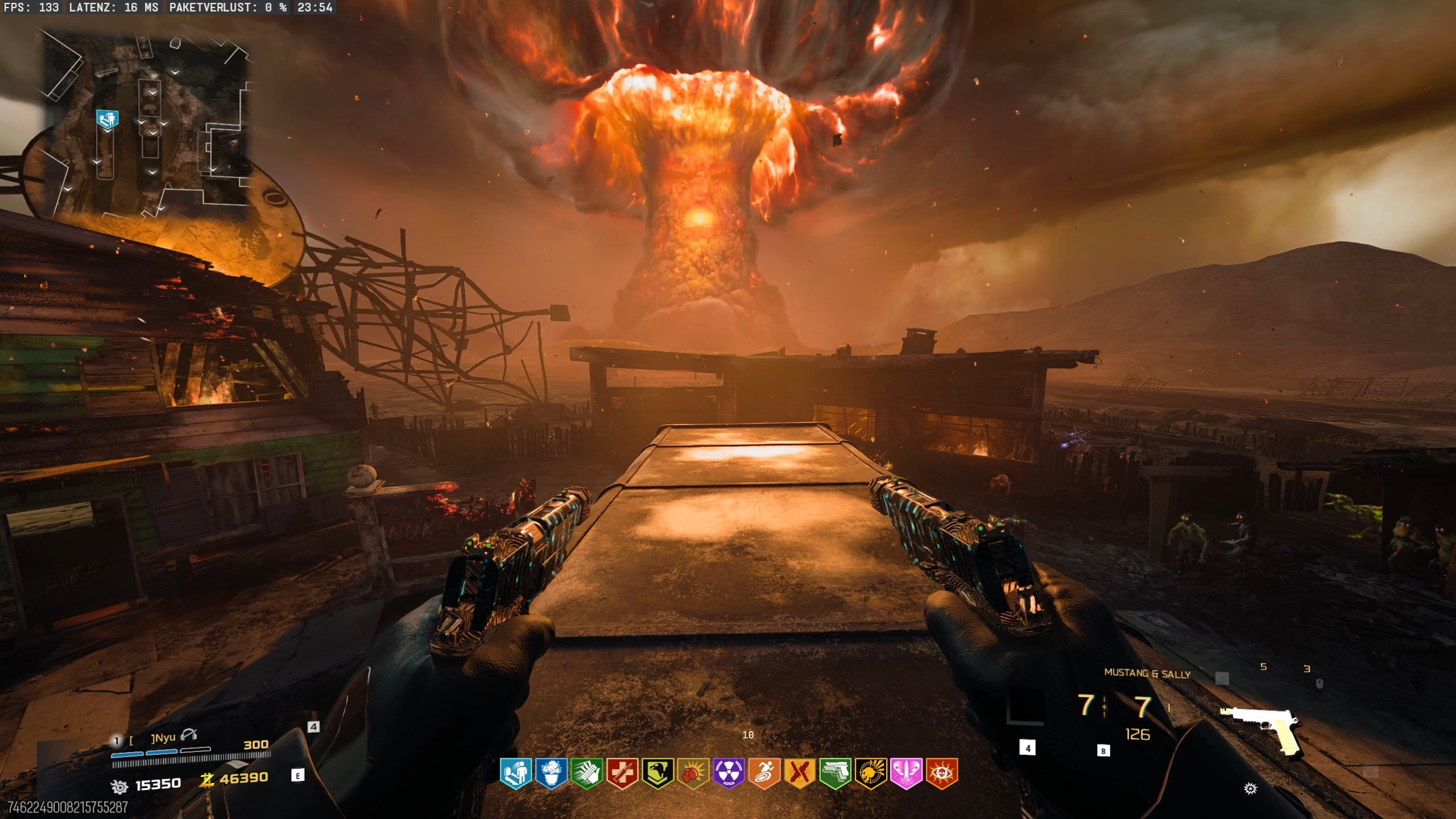Click the yellow Essence points icon
Image resolution: width=1456 pixels, height=819 pixels.
click(206, 780)
